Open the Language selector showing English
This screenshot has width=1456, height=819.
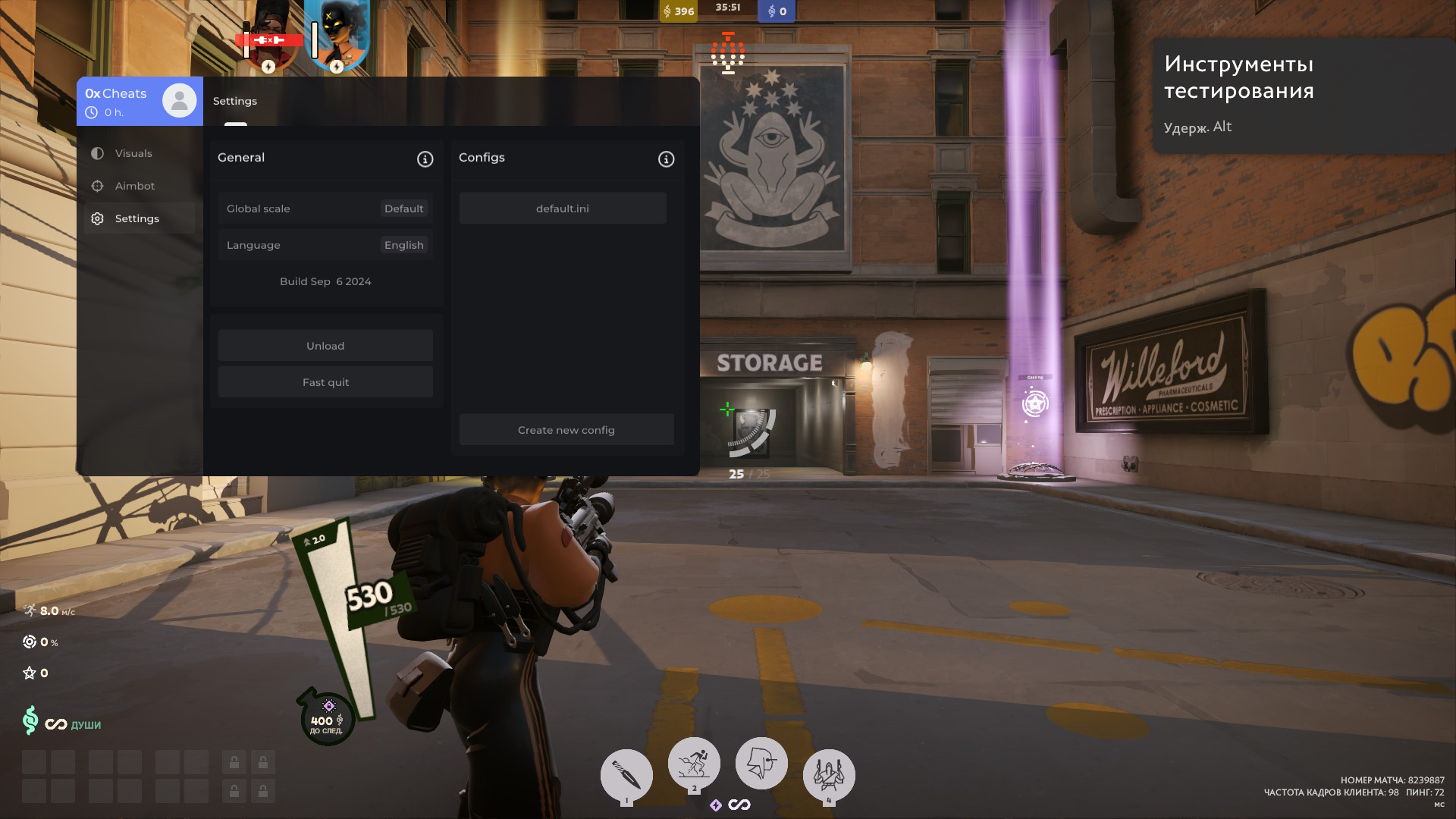(403, 244)
